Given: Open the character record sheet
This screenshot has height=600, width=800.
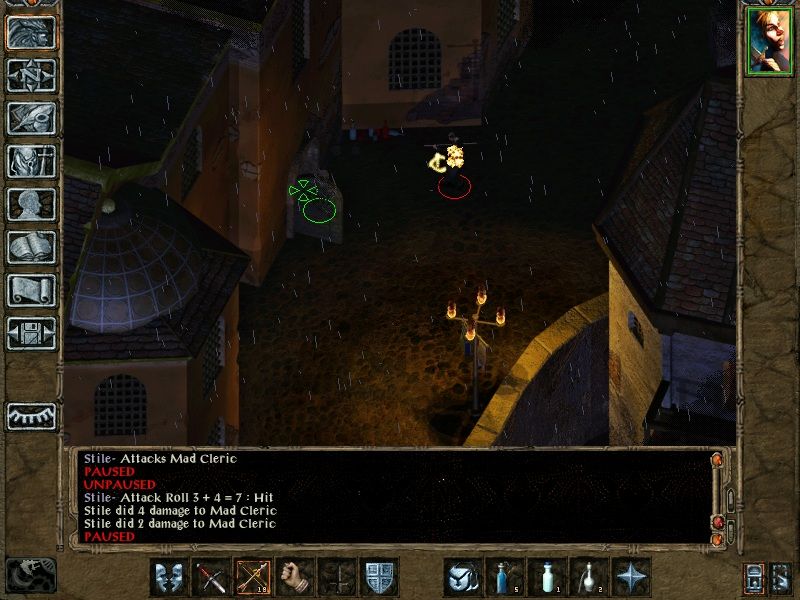Looking at the screenshot, I should 31,204.
